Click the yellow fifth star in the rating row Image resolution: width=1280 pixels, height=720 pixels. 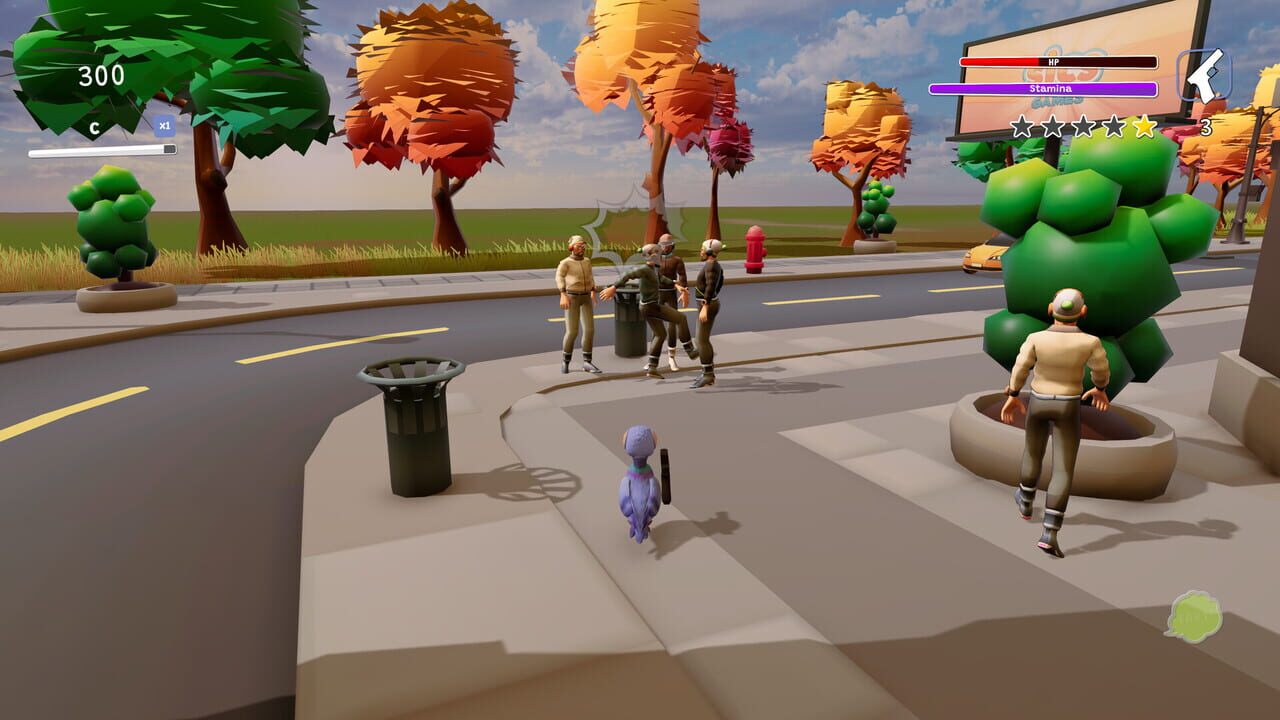click(1143, 126)
